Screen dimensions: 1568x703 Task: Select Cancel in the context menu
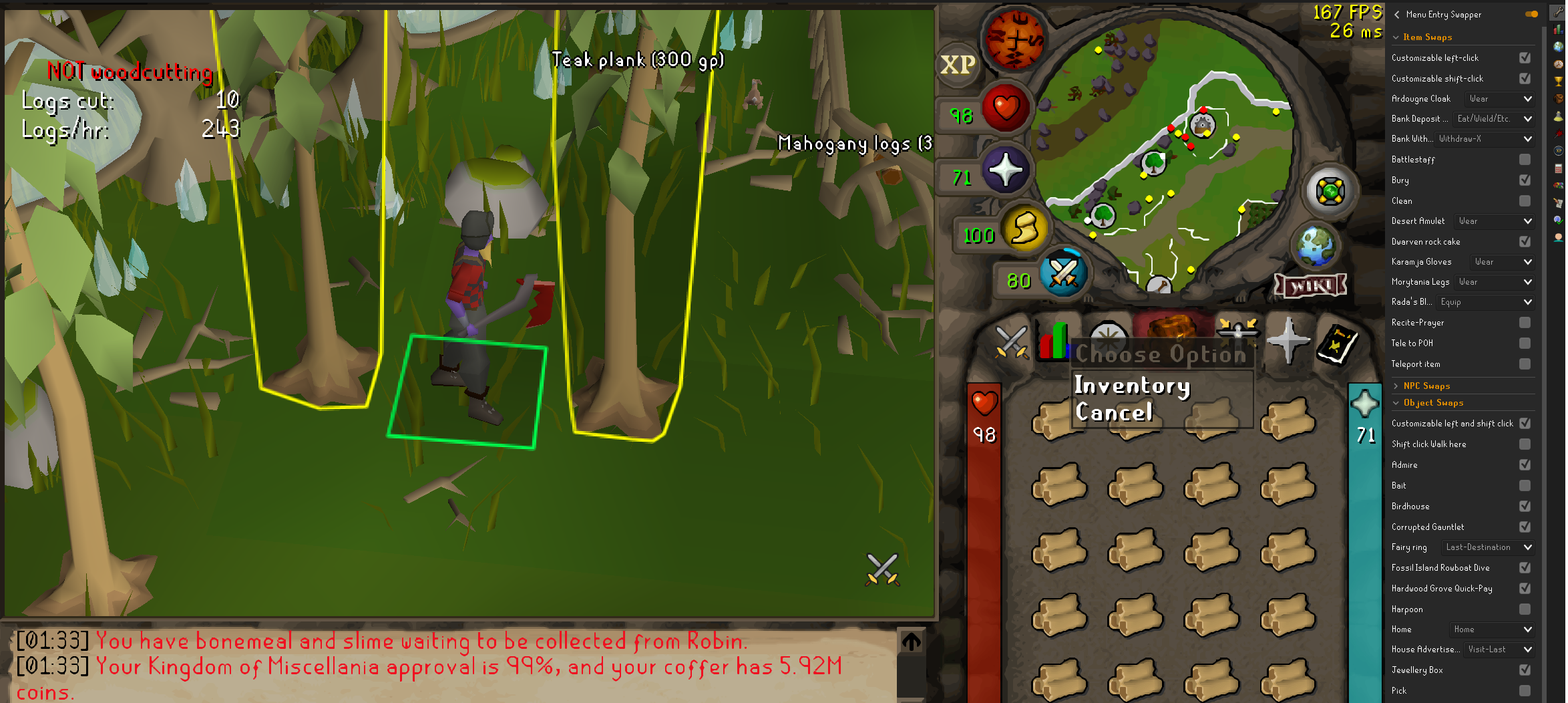click(1114, 412)
